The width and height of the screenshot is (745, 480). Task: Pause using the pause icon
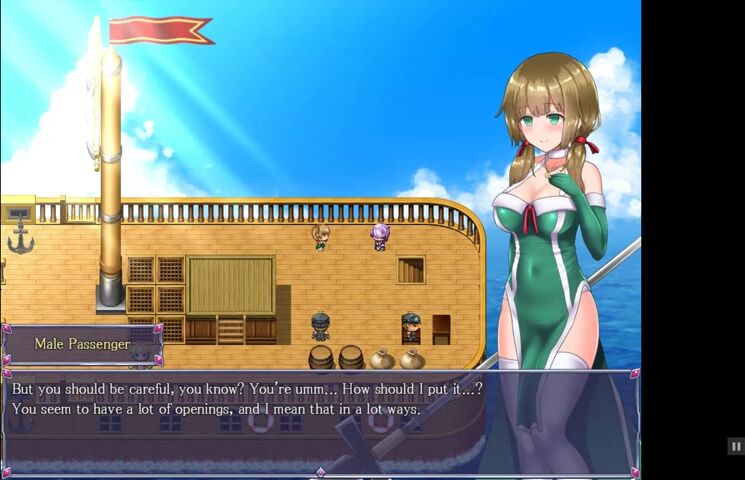pos(735,446)
